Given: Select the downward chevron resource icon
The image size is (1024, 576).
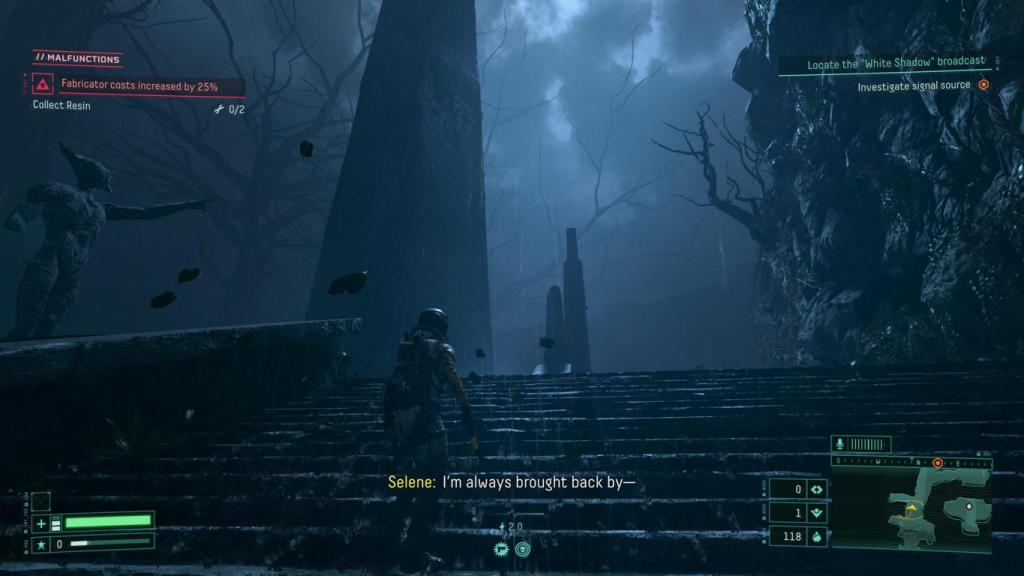Looking at the screenshot, I should click(x=817, y=514).
